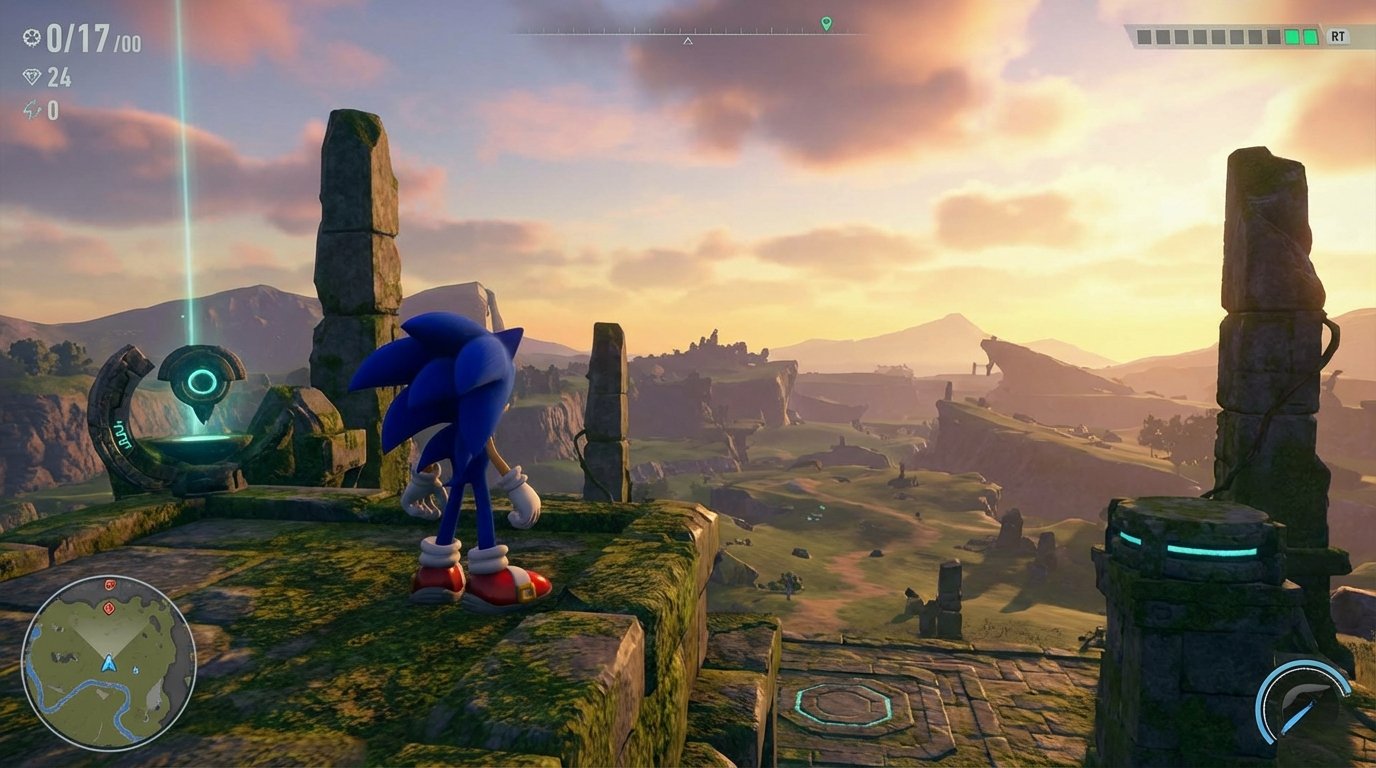Select the purple seed diamond icon
The height and width of the screenshot is (768, 1376).
pyautogui.click(x=31, y=76)
